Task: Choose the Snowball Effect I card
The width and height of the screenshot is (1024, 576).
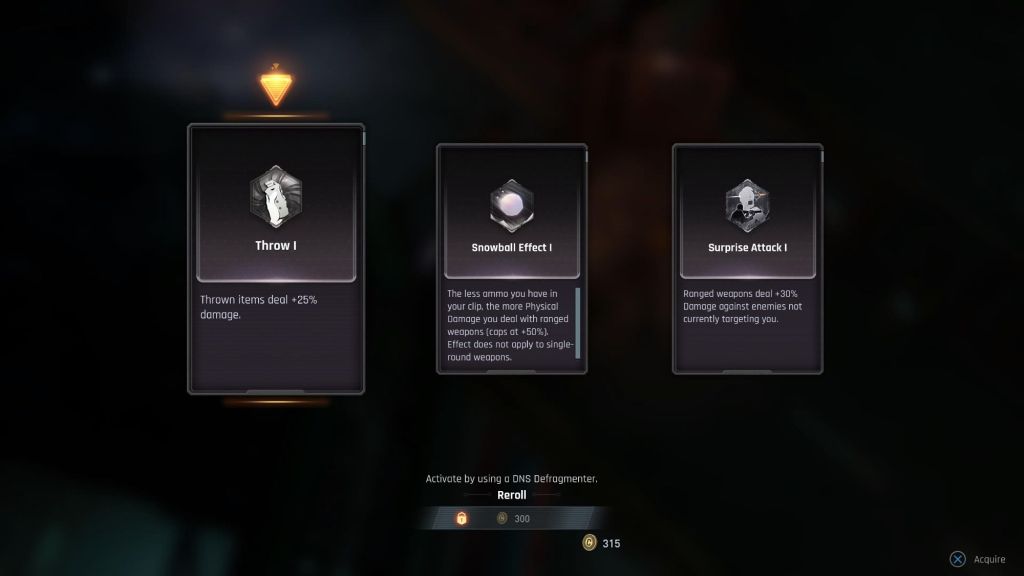Action: (511, 258)
